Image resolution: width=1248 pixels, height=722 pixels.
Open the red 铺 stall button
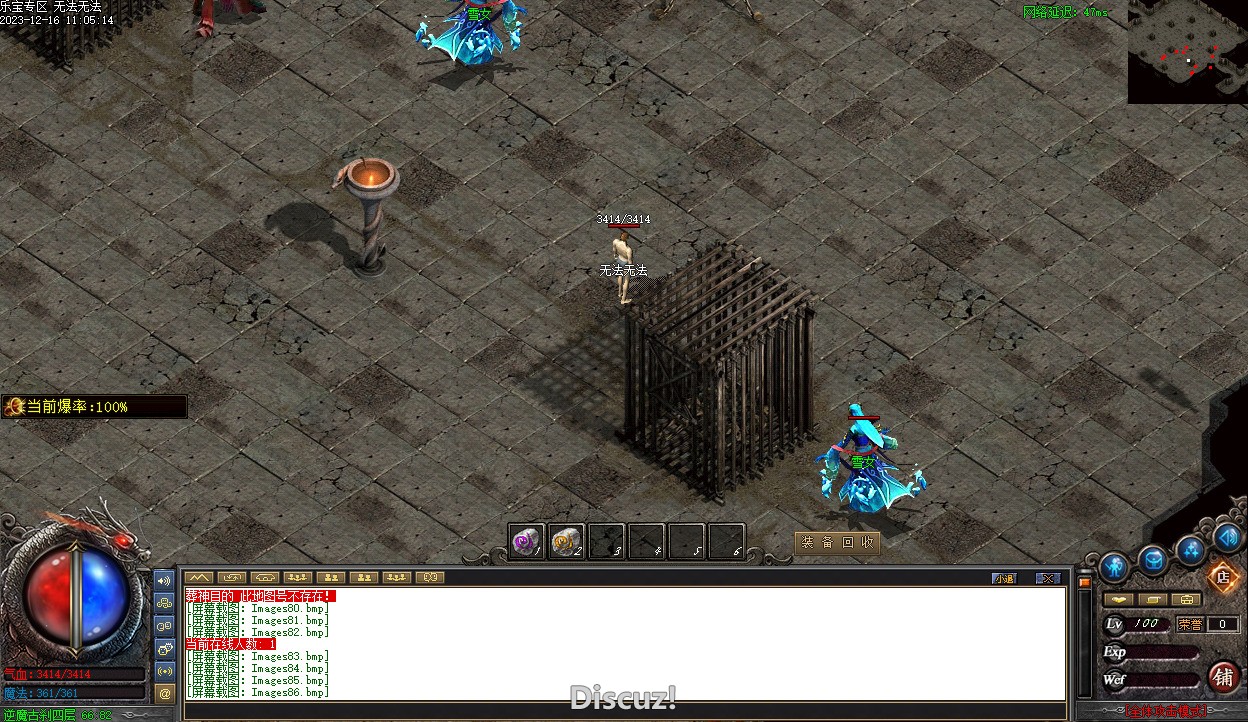1223,677
